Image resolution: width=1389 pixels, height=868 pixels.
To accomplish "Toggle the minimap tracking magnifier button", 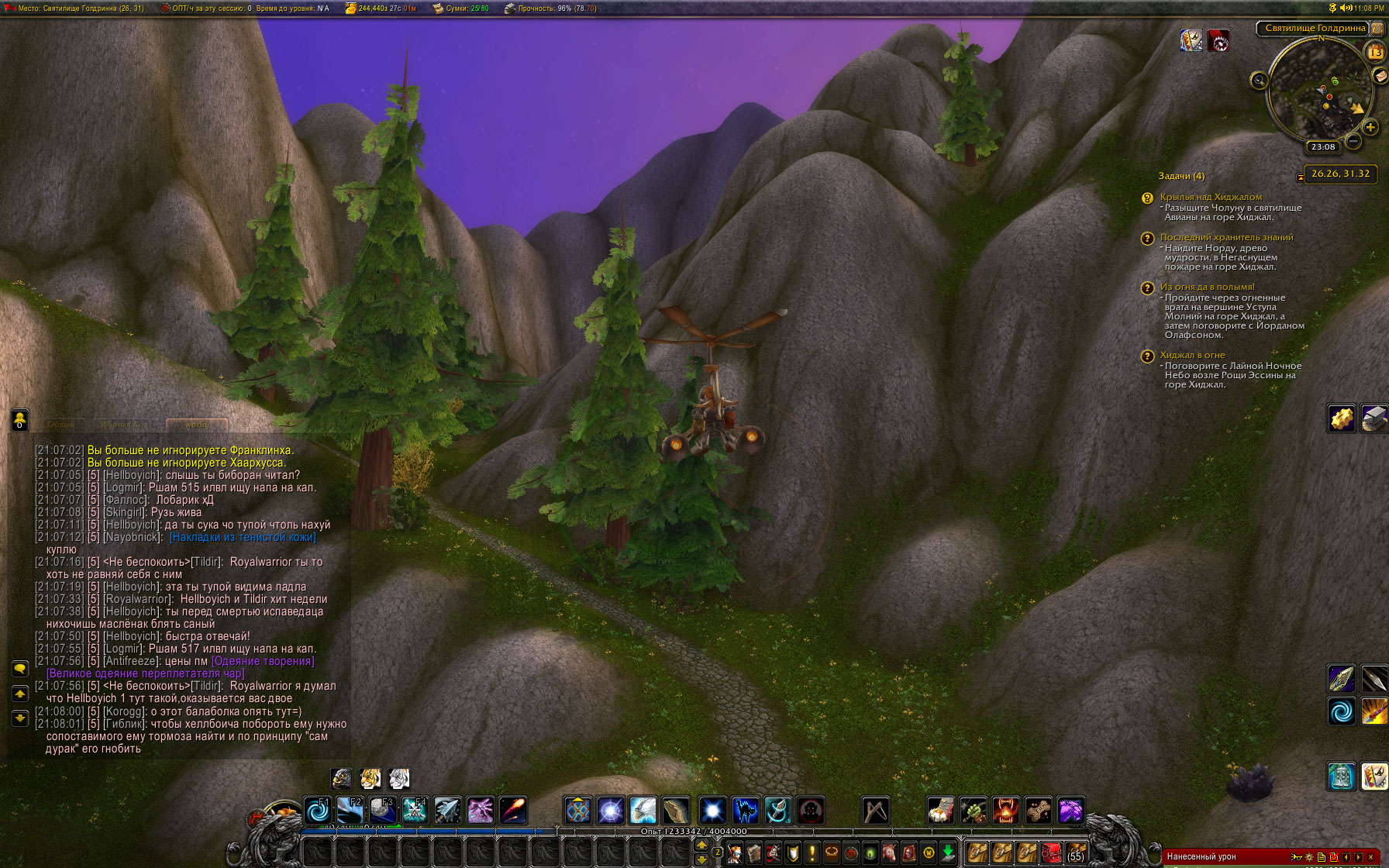I will pyautogui.click(x=1259, y=80).
